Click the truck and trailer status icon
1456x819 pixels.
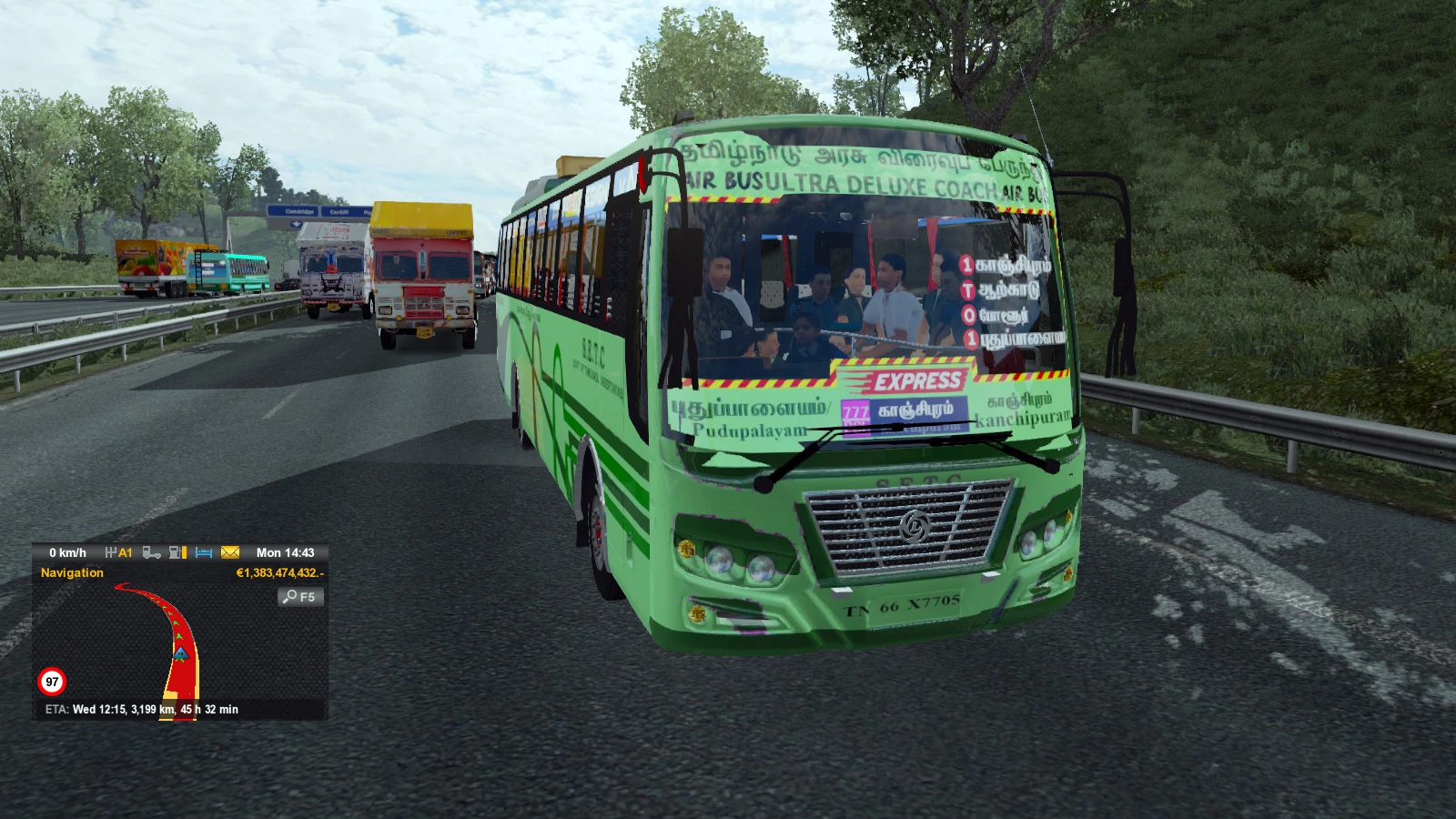[152, 552]
